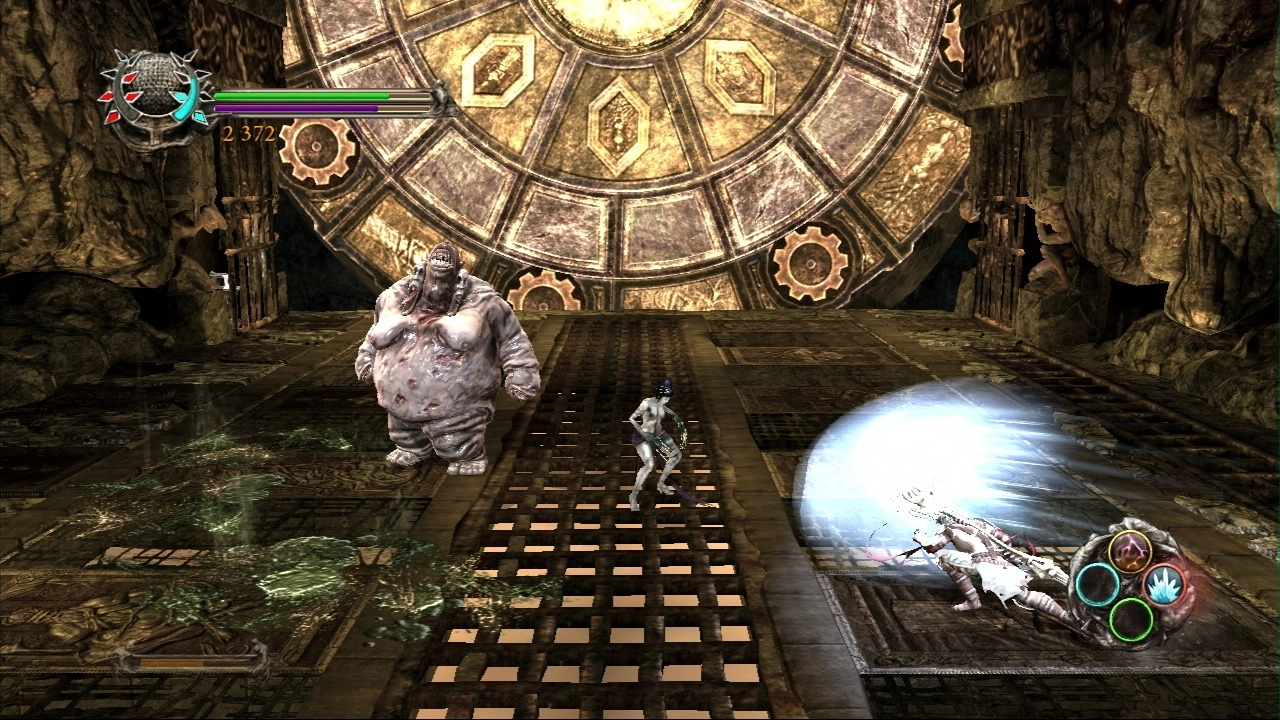Image resolution: width=1280 pixels, height=720 pixels.
Task: Activate the purple lightning spell icon
Action: click(1129, 552)
